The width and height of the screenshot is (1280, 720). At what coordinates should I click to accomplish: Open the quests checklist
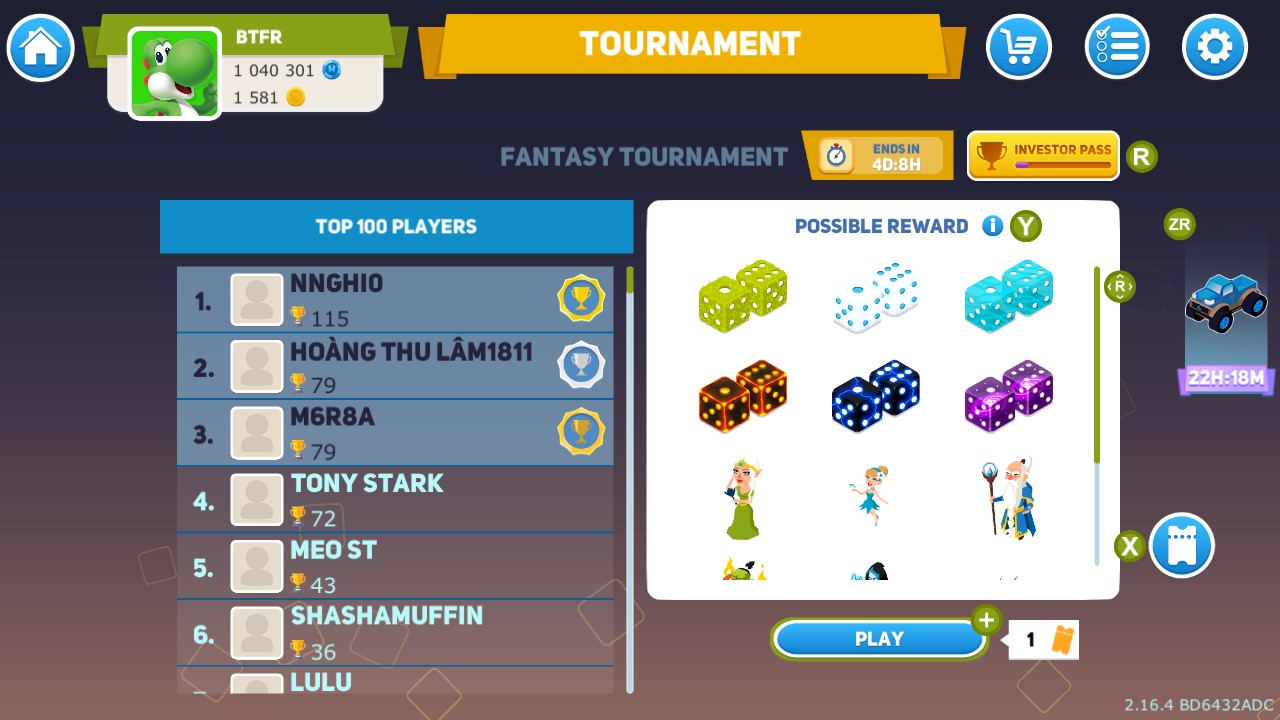1116,47
